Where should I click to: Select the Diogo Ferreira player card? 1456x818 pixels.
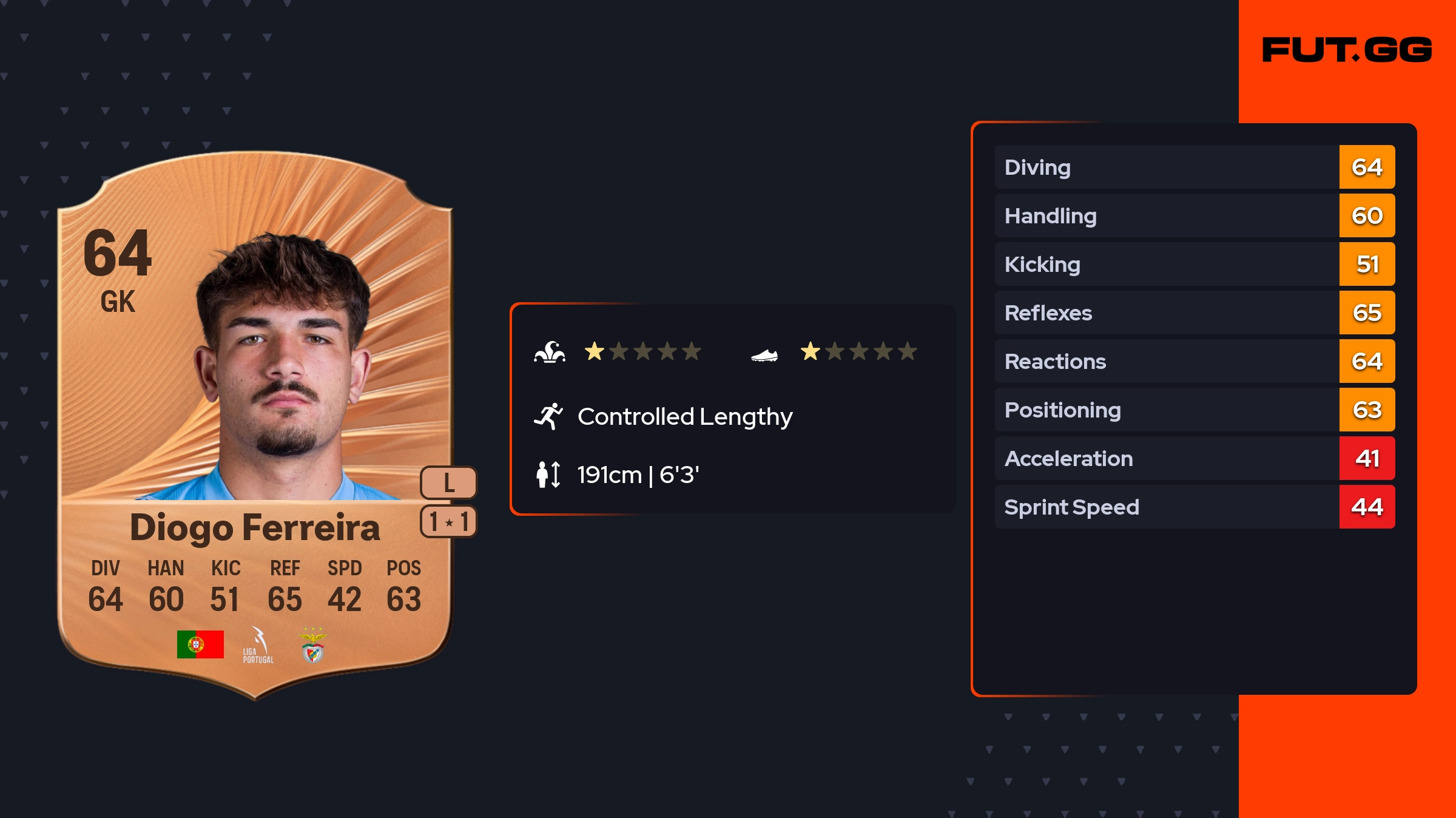[x=255, y=425]
